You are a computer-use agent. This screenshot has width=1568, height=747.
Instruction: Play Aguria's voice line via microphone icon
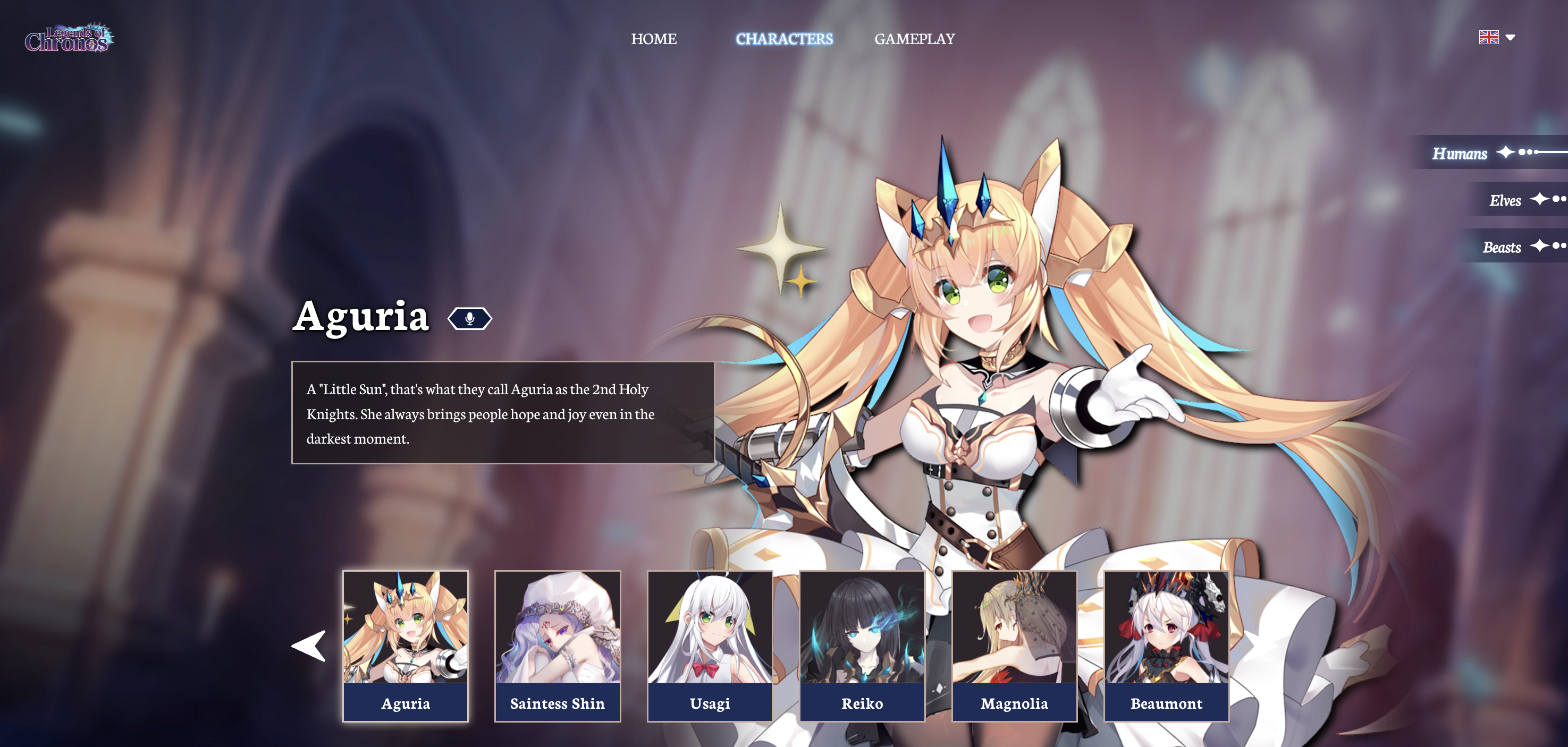[469, 318]
